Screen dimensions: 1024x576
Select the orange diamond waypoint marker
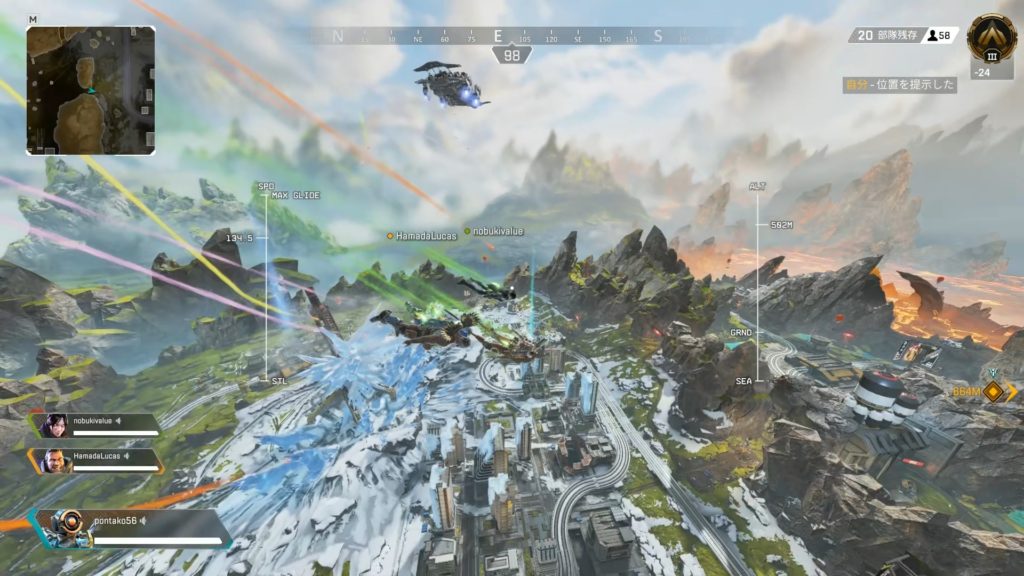[993, 392]
